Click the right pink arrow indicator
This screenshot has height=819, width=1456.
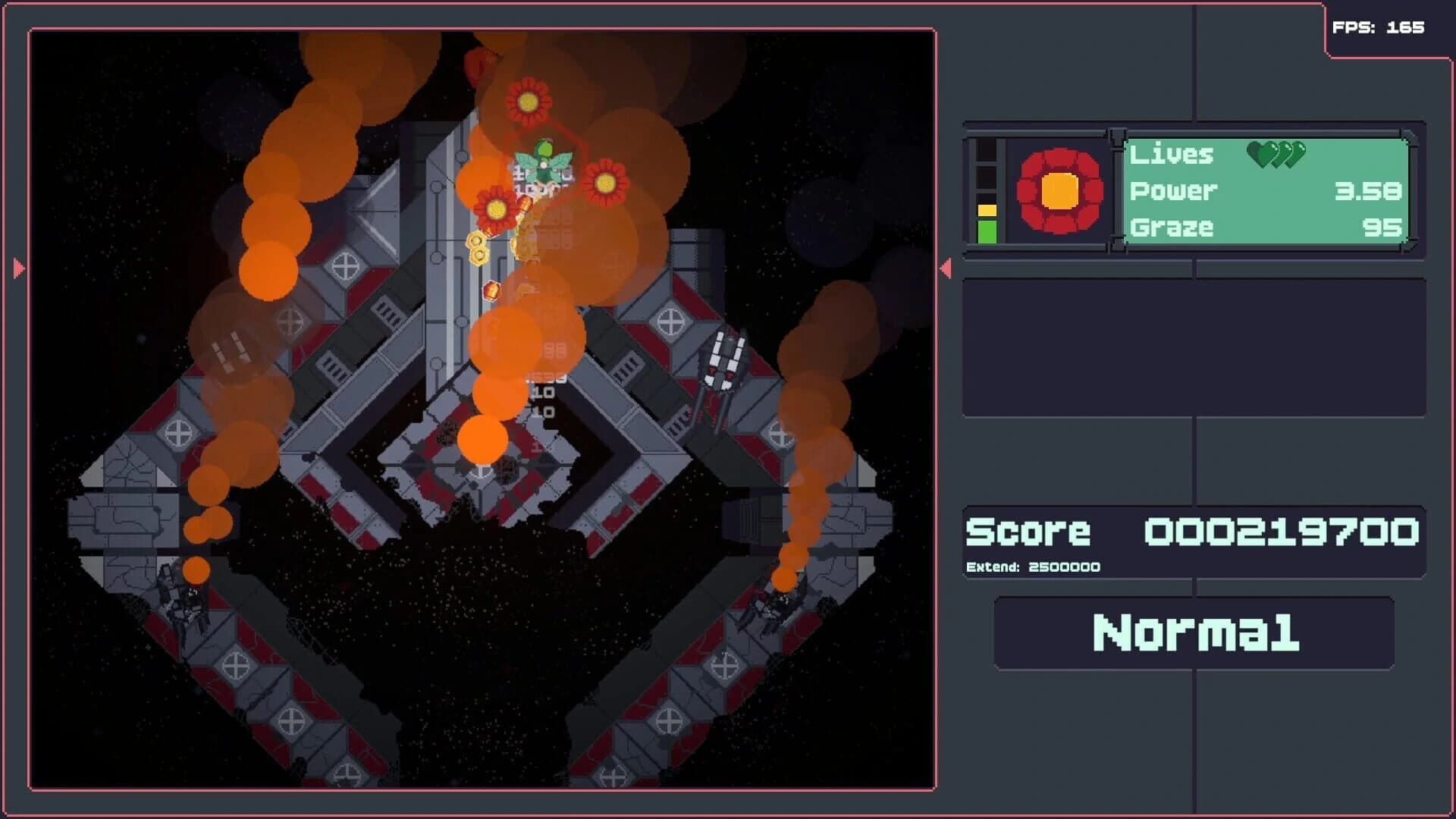[x=946, y=267]
